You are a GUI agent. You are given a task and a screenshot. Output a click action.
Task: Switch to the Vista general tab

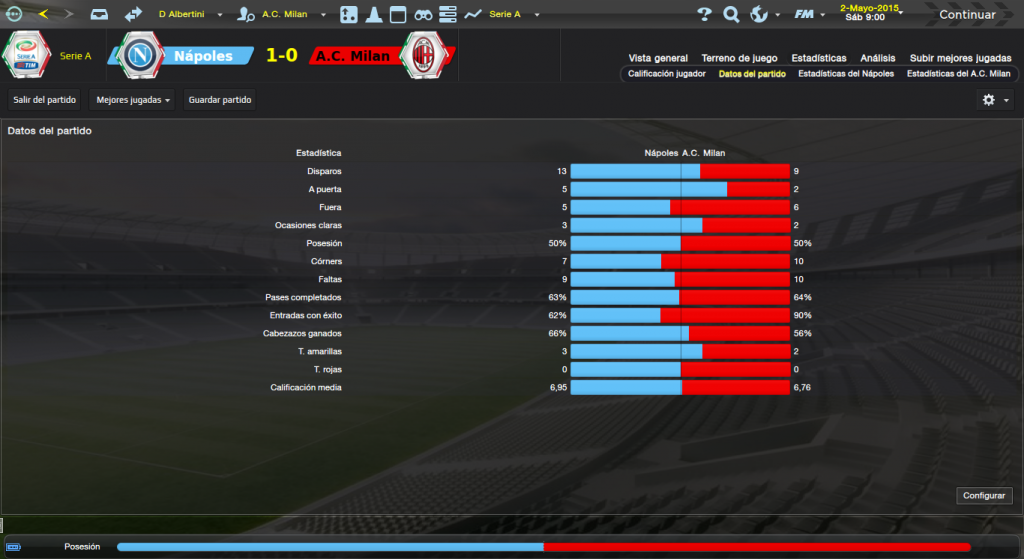tap(658, 58)
